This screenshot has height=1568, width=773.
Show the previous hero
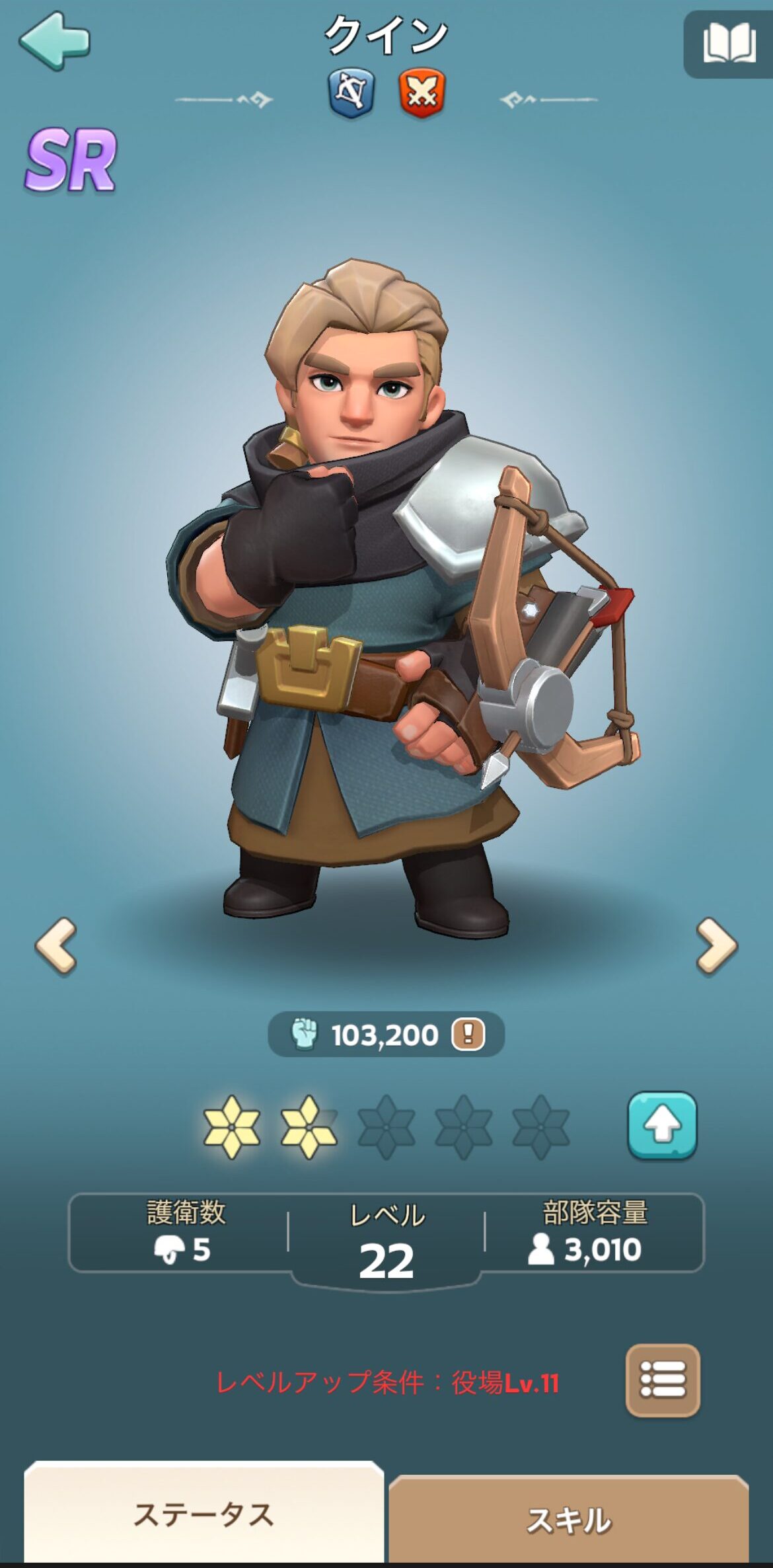[56, 946]
